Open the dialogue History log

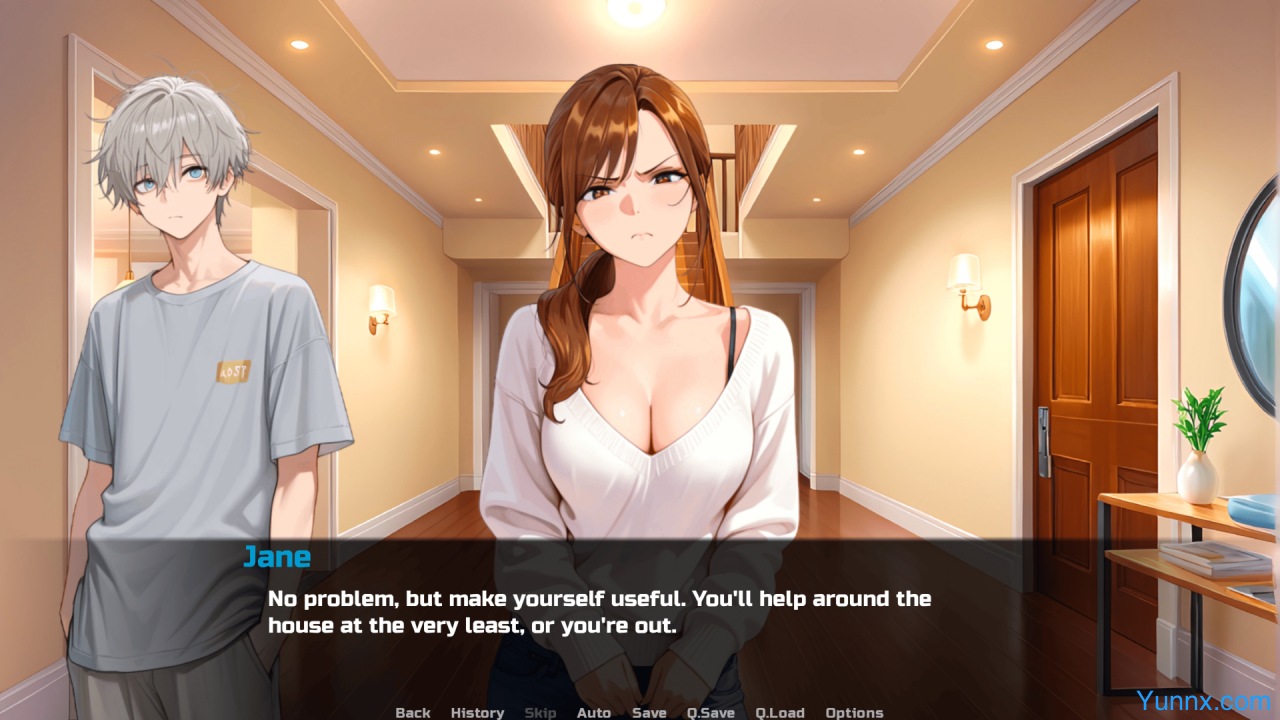(x=477, y=712)
